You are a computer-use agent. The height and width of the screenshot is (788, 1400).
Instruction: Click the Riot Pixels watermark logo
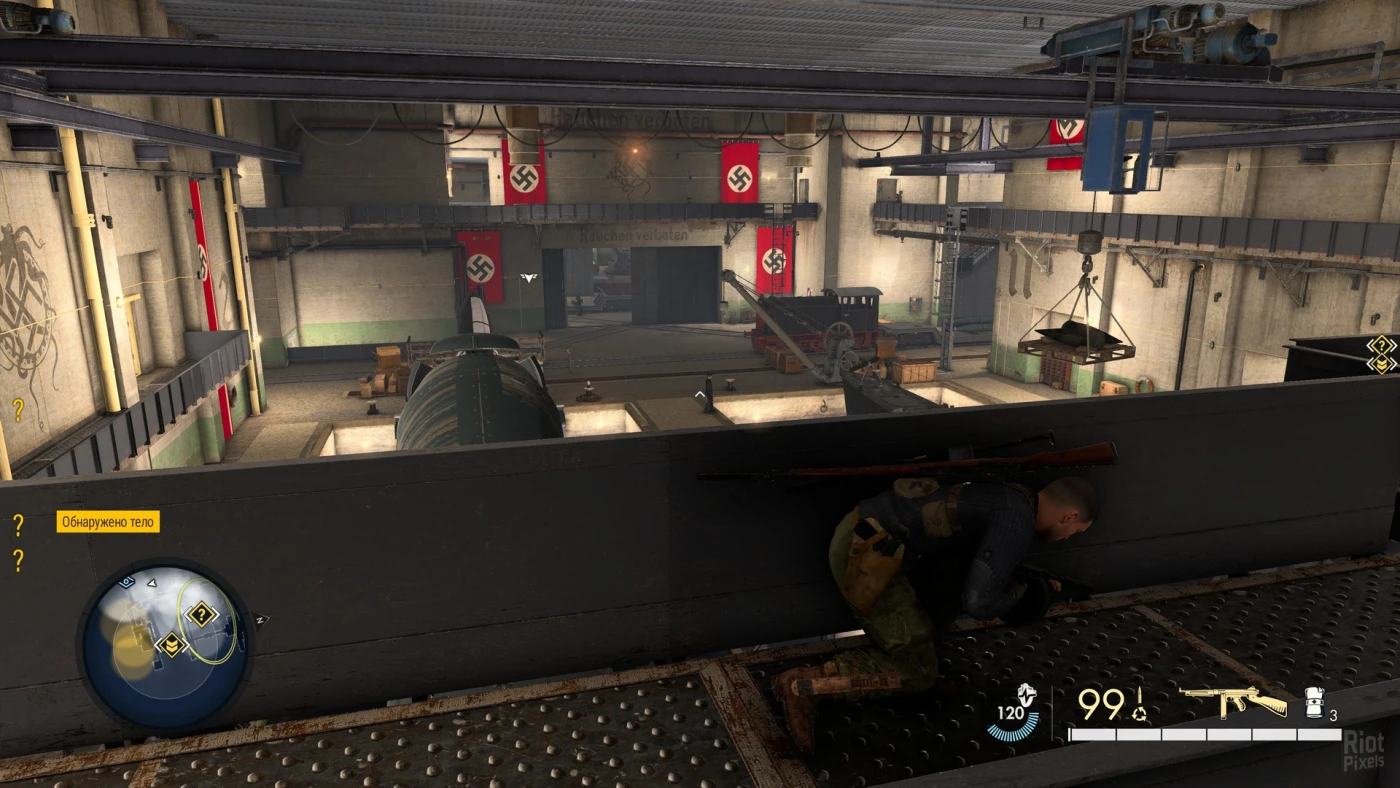pos(1364,748)
